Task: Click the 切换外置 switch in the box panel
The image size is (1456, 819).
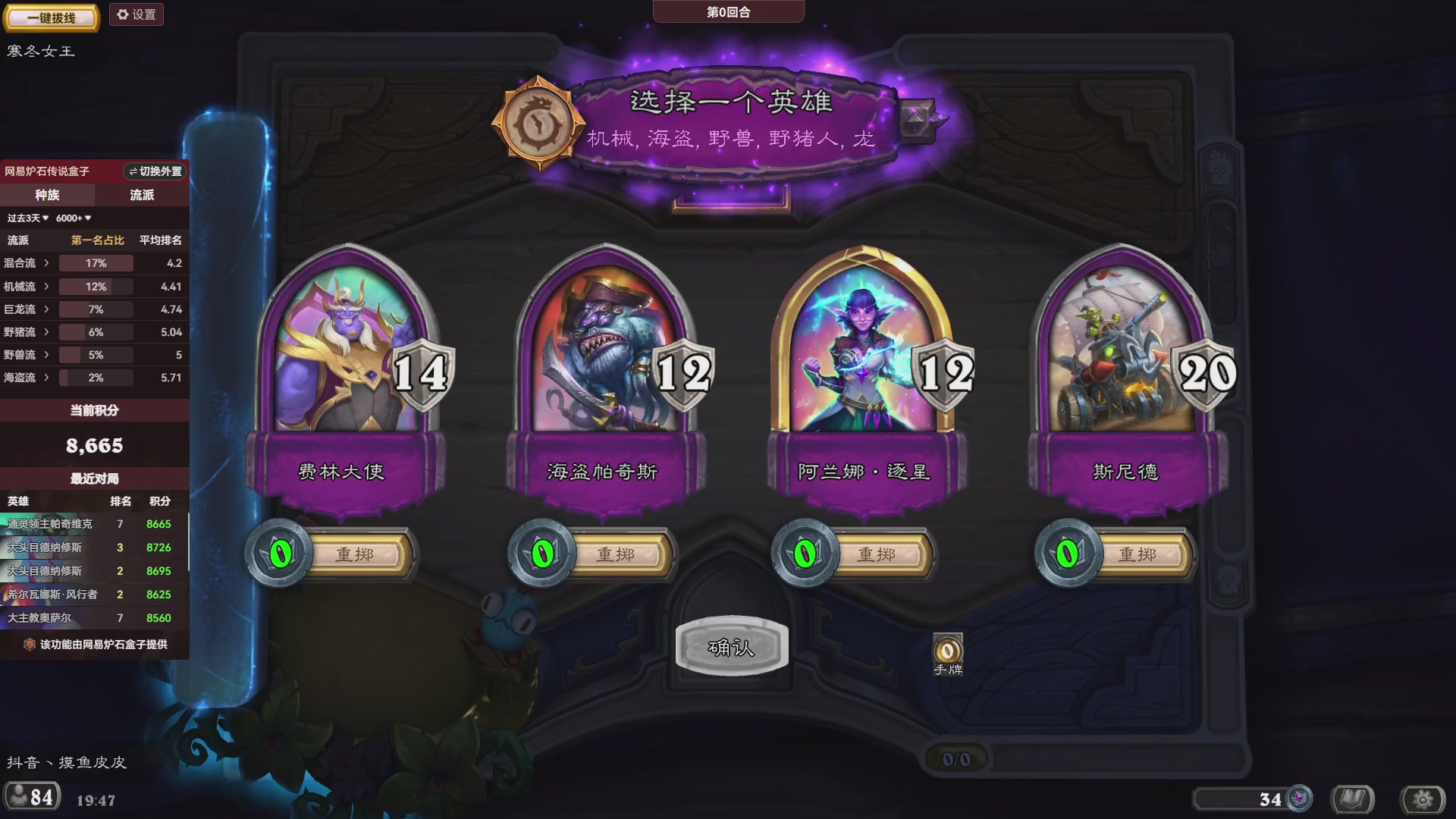Action: point(154,172)
